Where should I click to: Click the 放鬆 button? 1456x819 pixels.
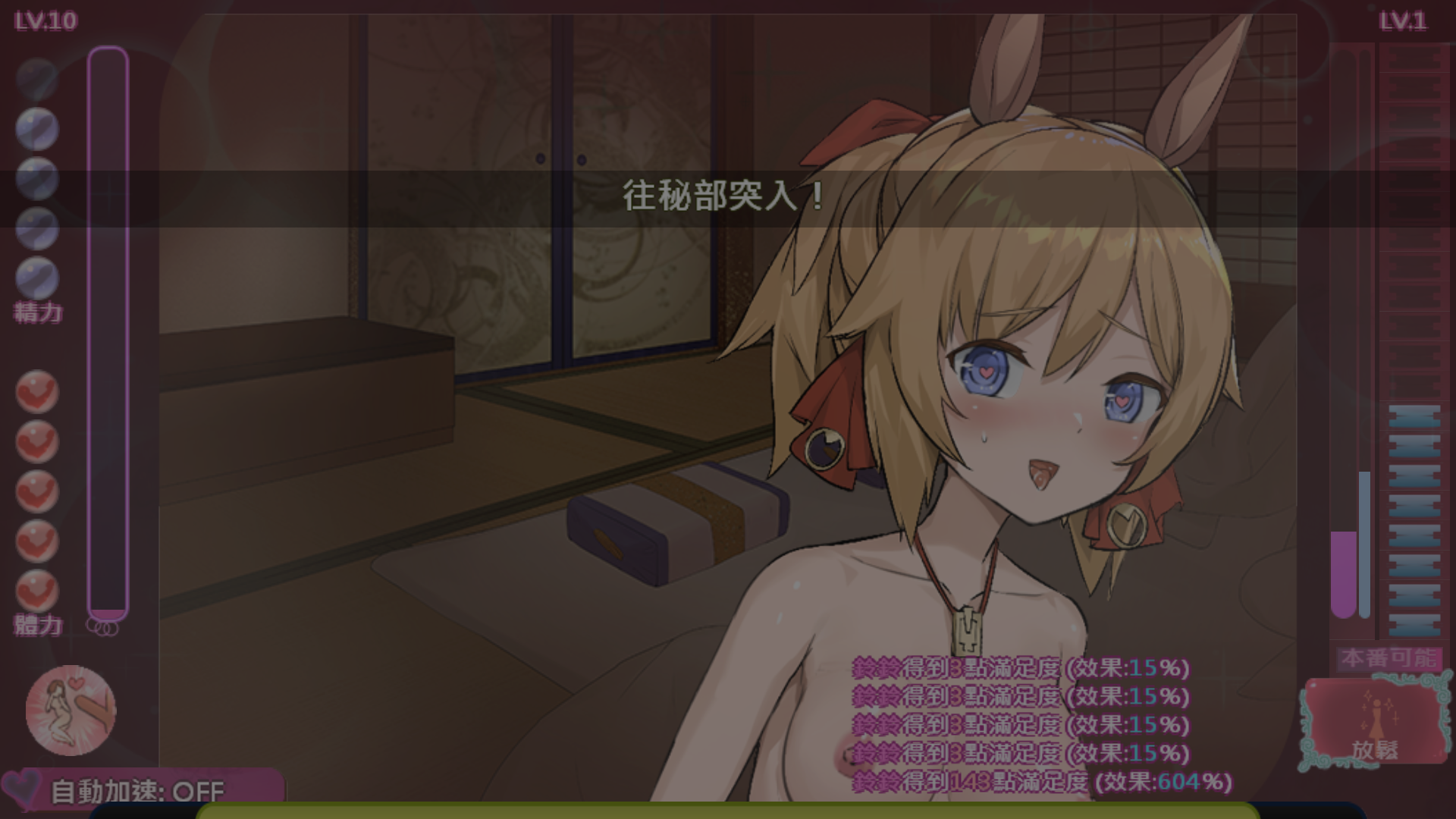point(1374,720)
